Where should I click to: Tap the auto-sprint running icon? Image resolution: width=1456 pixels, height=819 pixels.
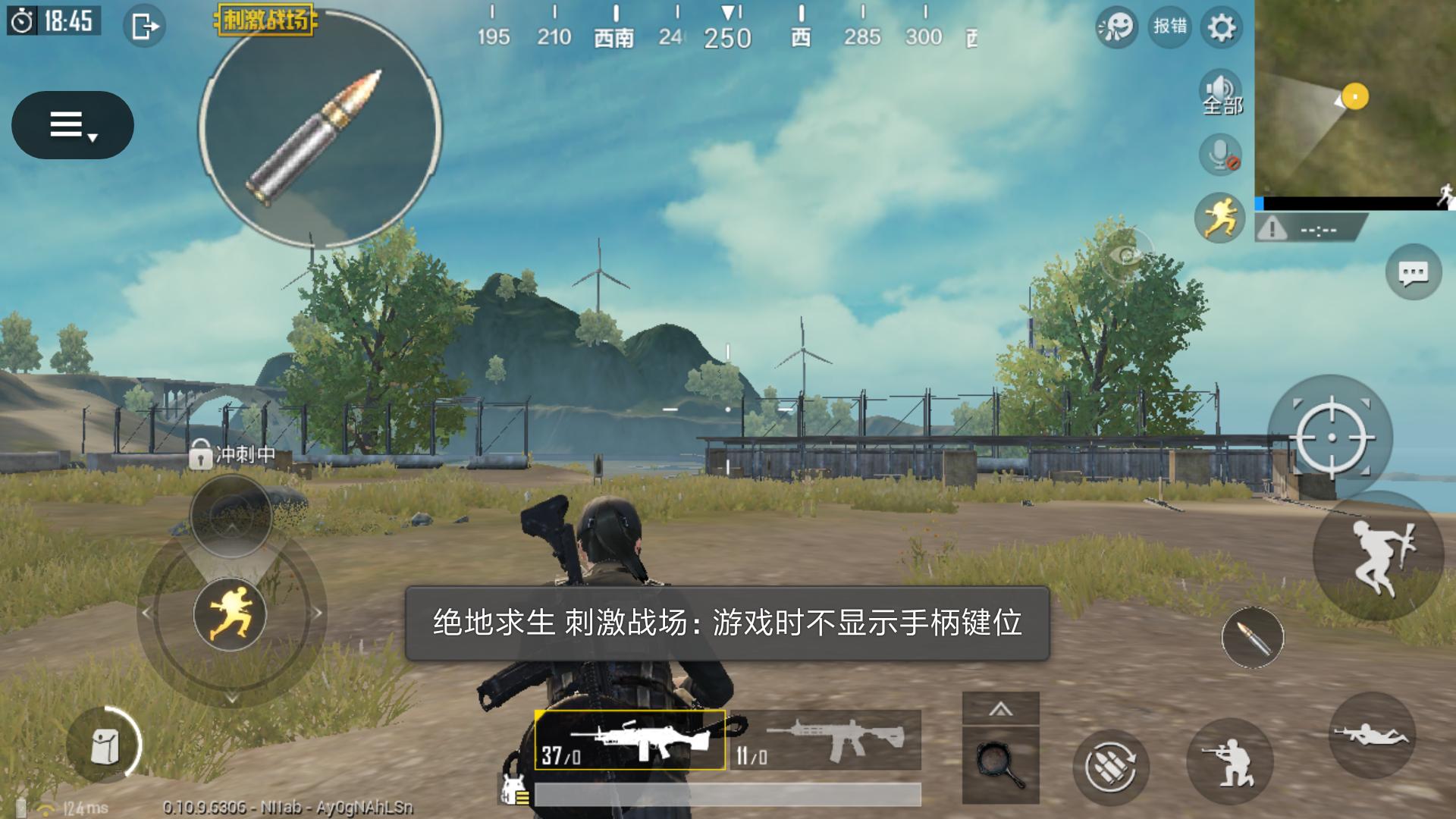(x=1221, y=218)
